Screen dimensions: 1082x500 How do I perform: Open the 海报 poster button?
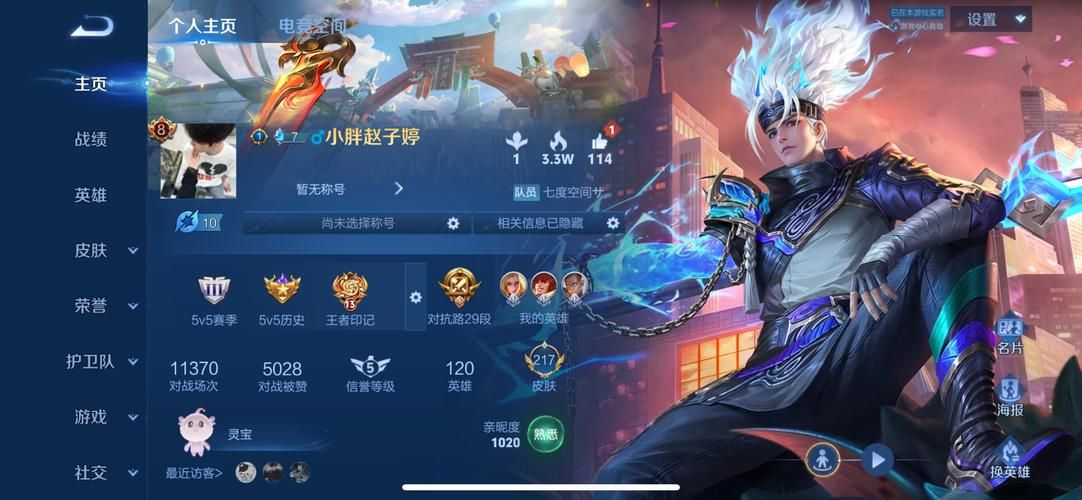pos(1010,396)
